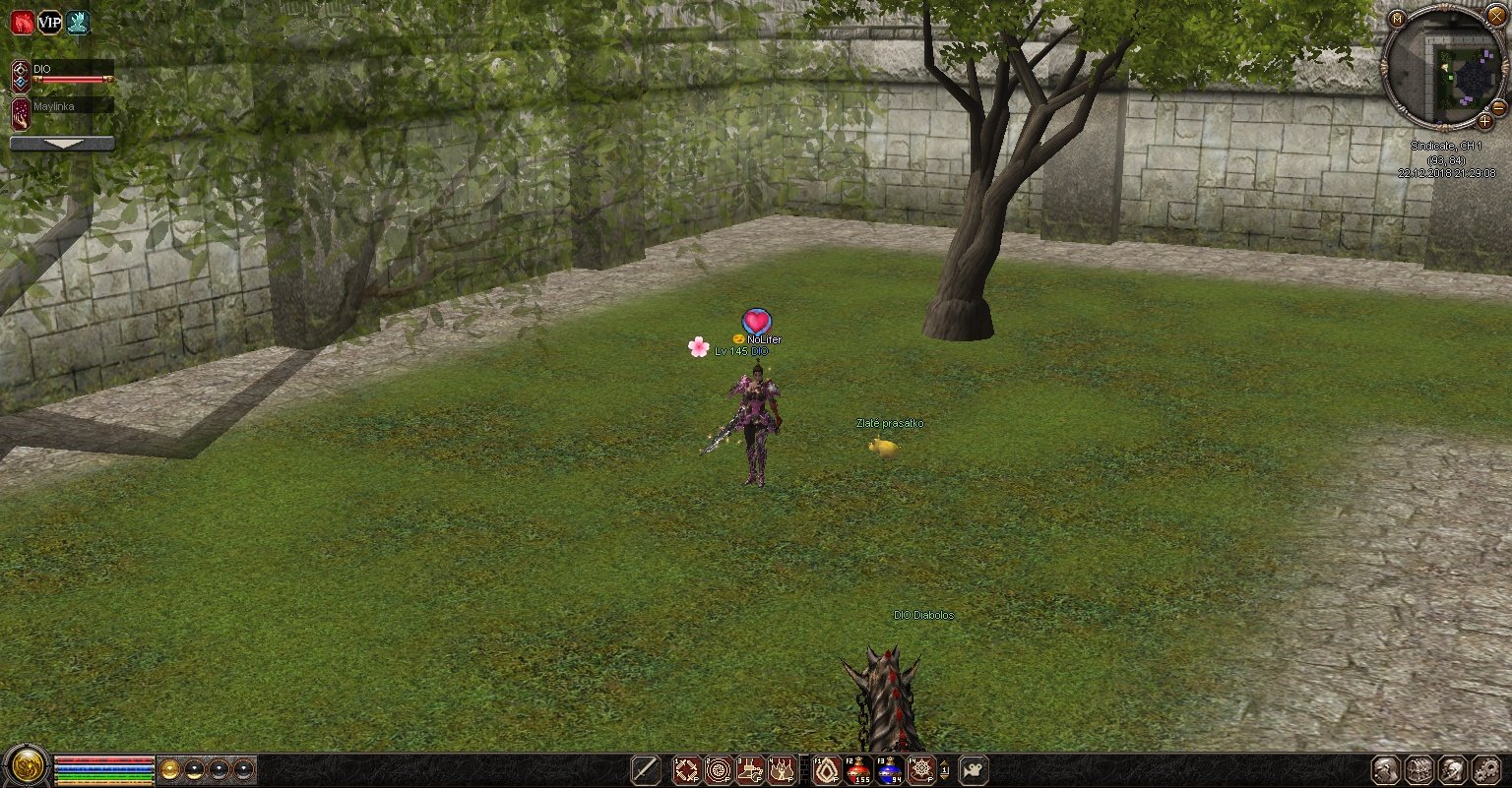The width and height of the screenshot is (1512, 788).
Task: Expand the party list down arrow
Action: click(62, 143)
